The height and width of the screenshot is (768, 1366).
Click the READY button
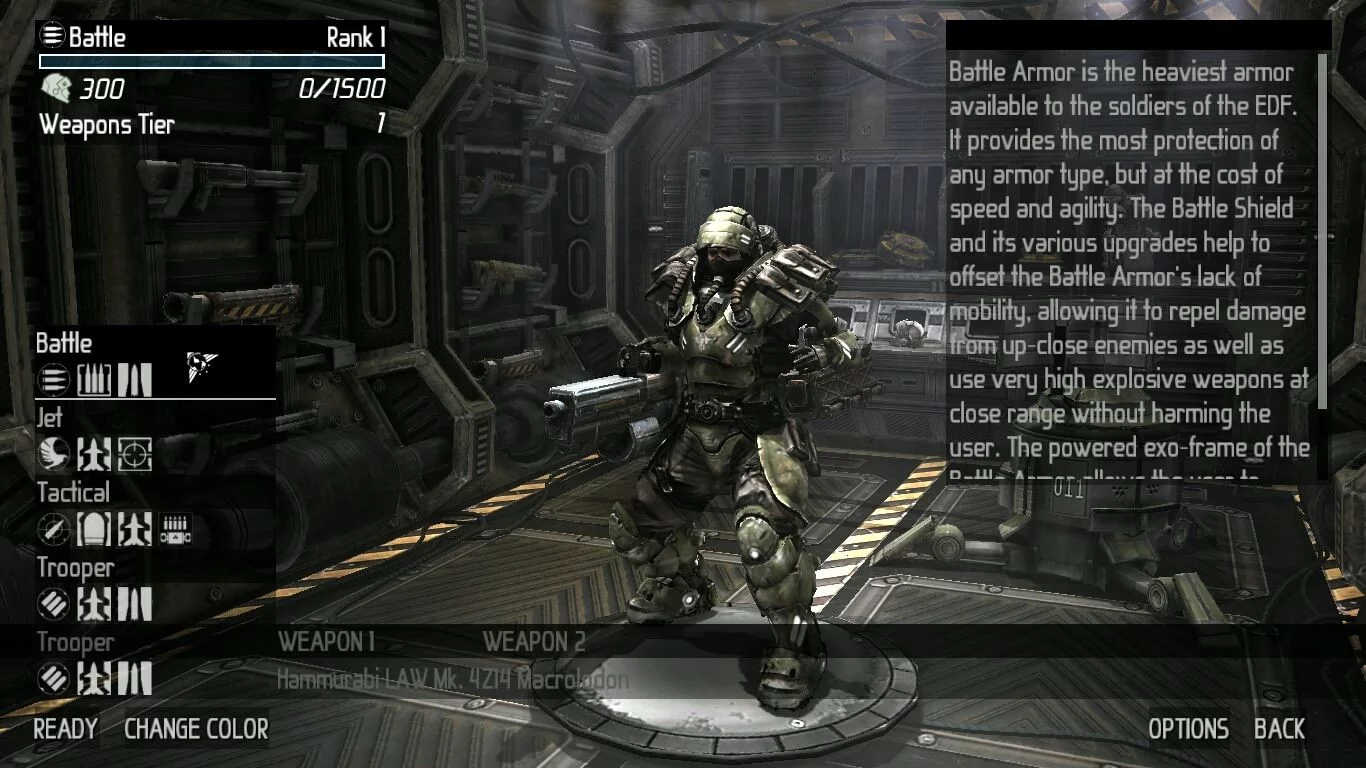click(65, 729)
